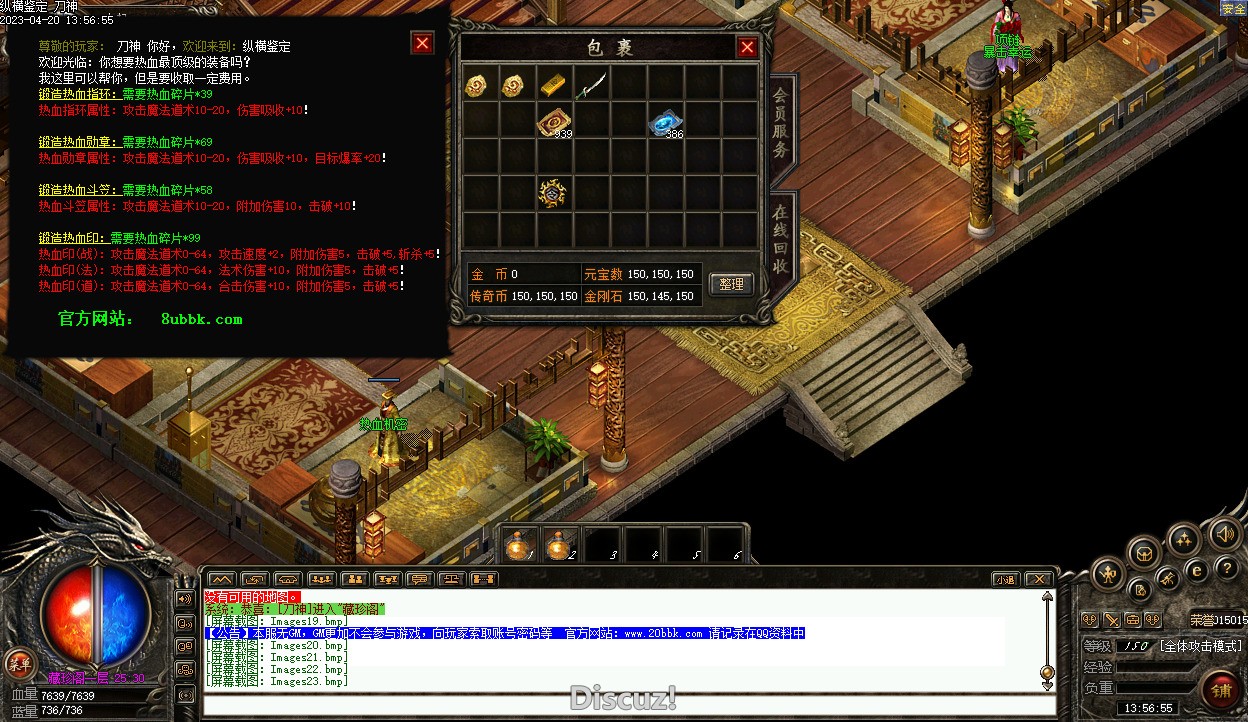
Task: Select the red book stack of 939
Action: coord(551,122)
